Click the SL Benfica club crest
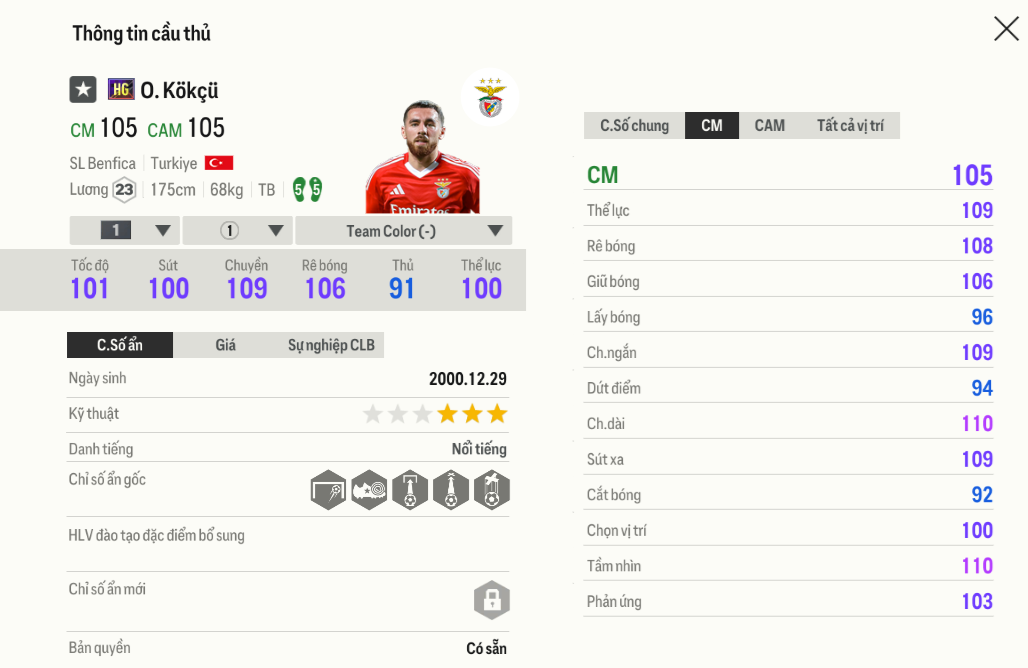 pyautogui.click(x=490, y=99)
